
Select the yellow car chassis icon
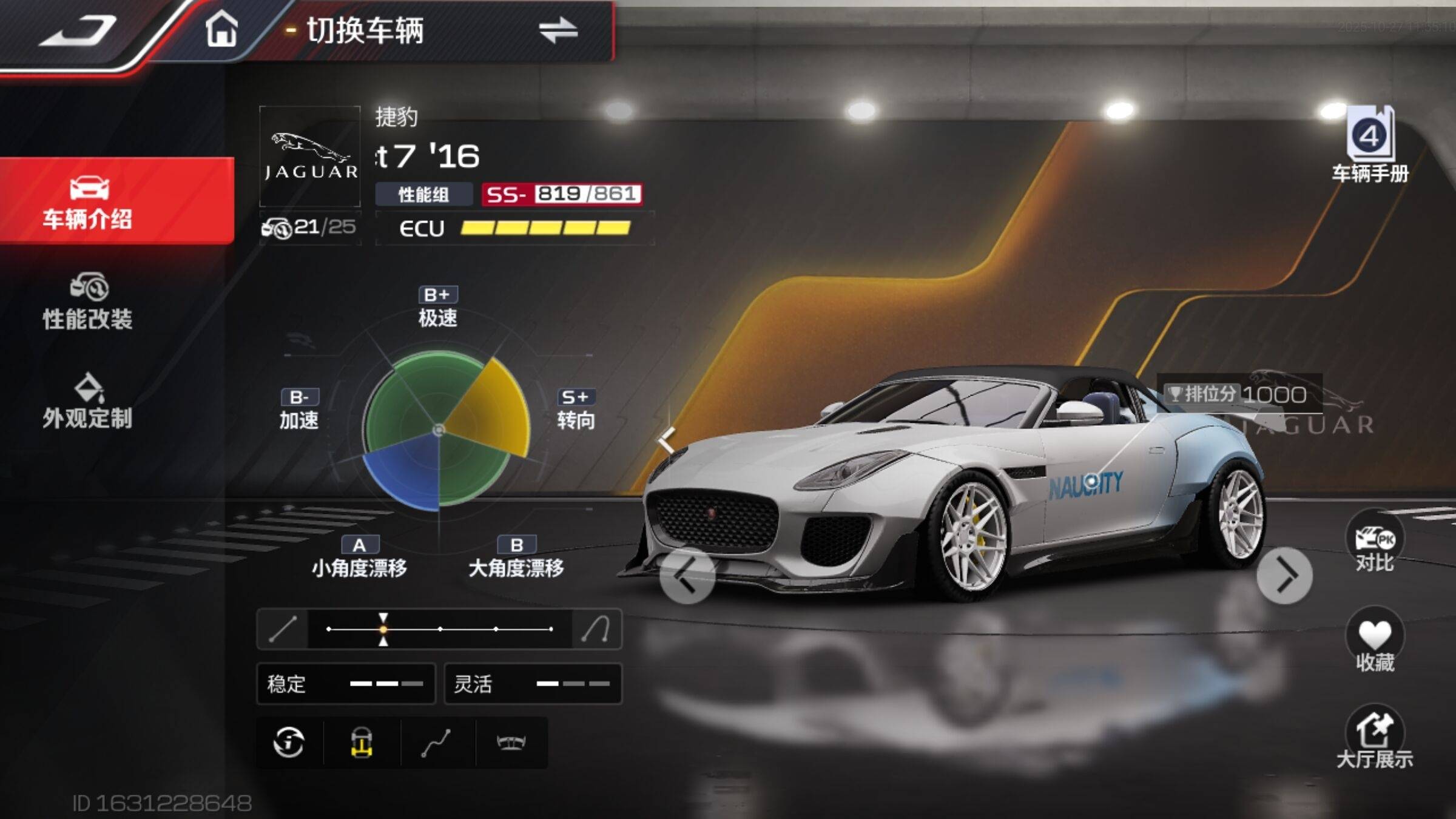coord(362,743)
